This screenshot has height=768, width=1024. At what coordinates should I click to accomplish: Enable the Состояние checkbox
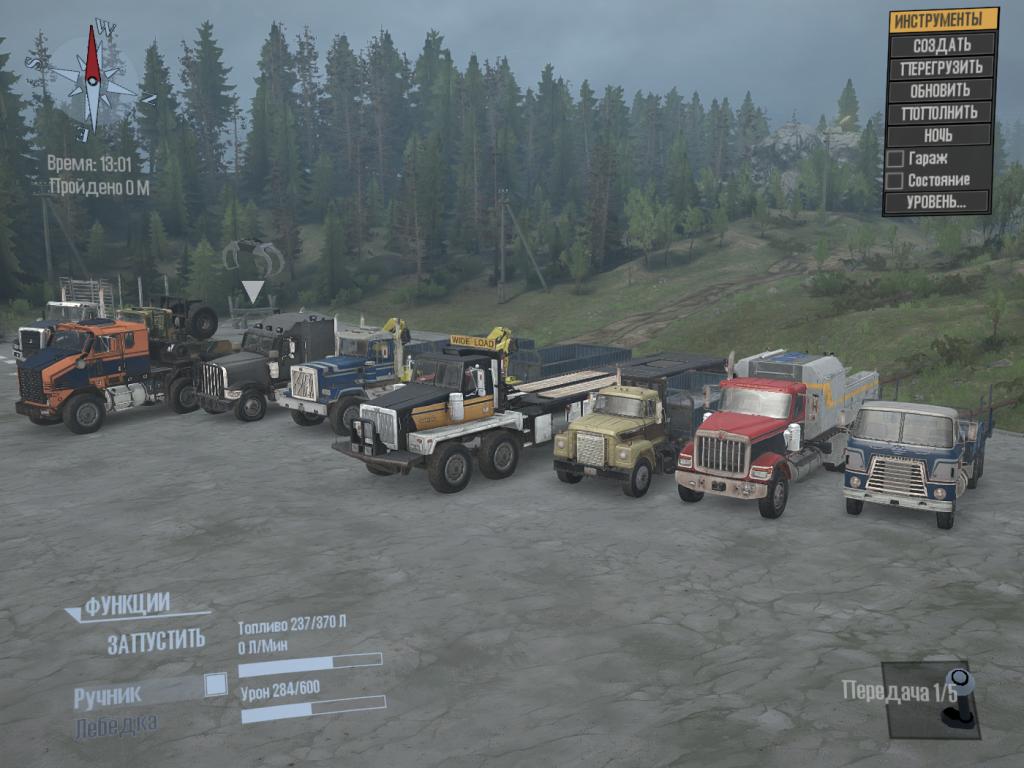(896, 181)
